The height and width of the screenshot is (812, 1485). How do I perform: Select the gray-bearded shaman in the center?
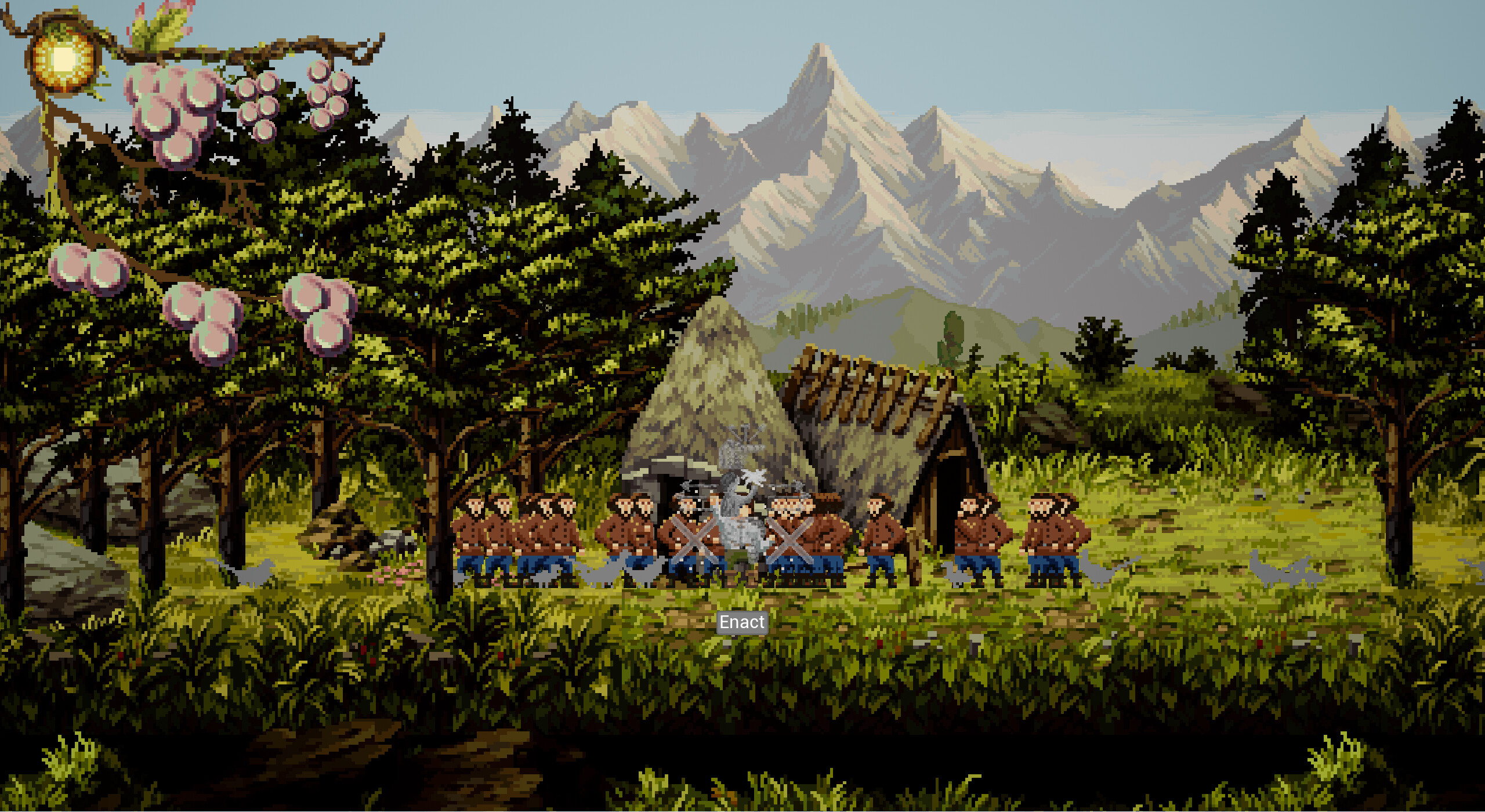(x=741, y=522)
